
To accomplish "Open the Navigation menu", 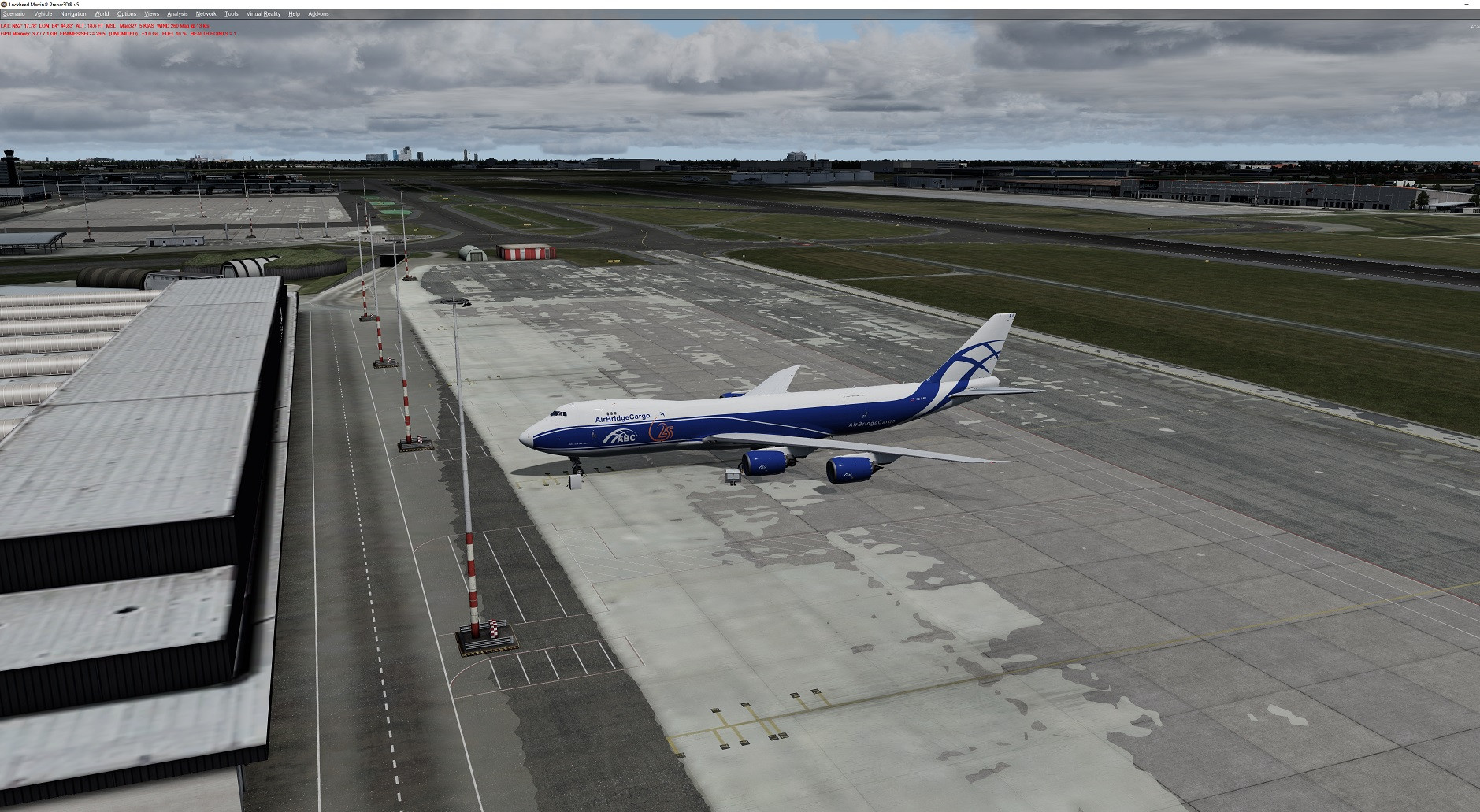I will (x=72, y=13).
